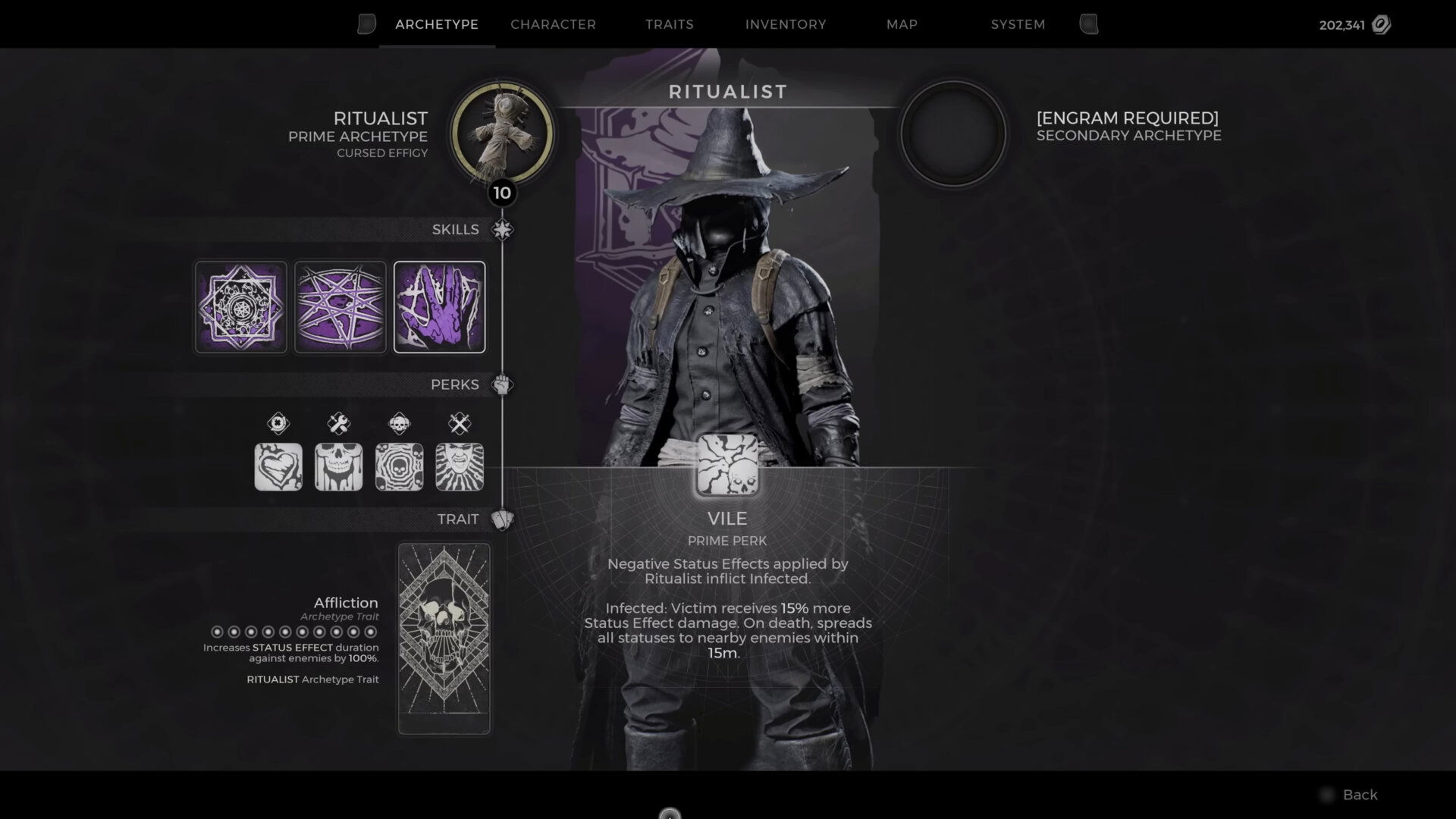Click the screaming face perk icon
This screenshot has height=819, width=1456.
point(460,466)
